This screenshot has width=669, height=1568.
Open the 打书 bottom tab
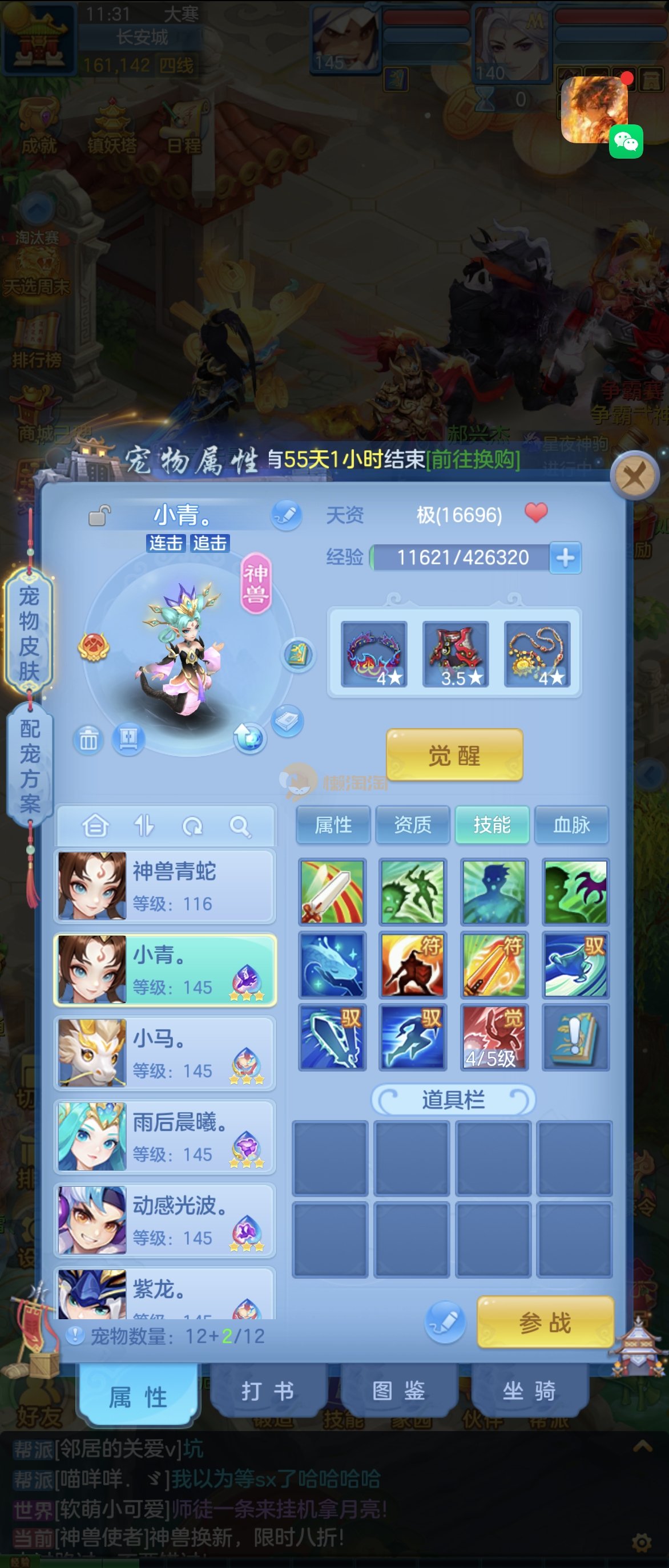(268, 1391)
